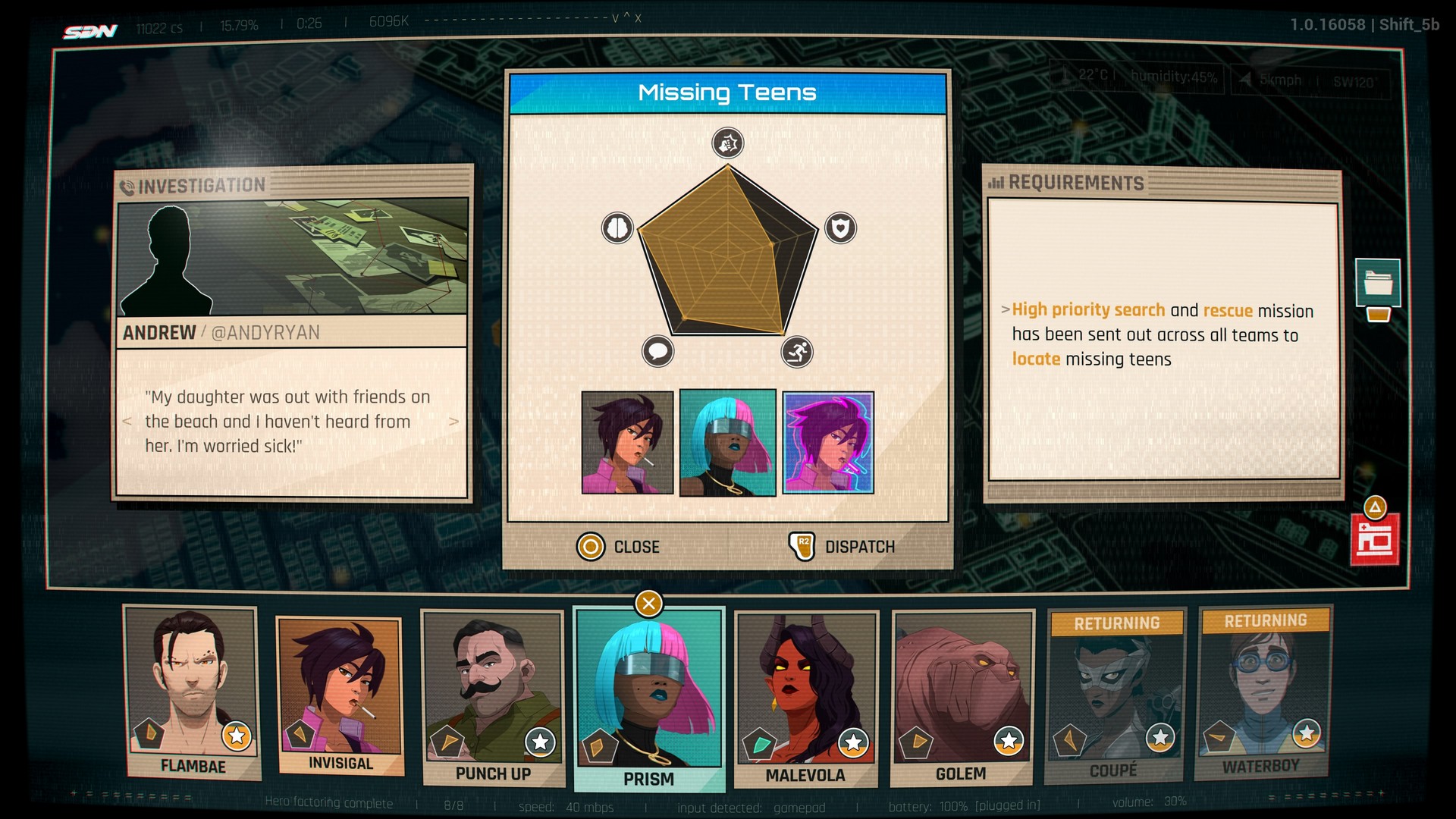Viewport: 1456px width, 819px height.
Task: Click the left arrow on Andrew's testimony
Action: [x=126, y=422]
